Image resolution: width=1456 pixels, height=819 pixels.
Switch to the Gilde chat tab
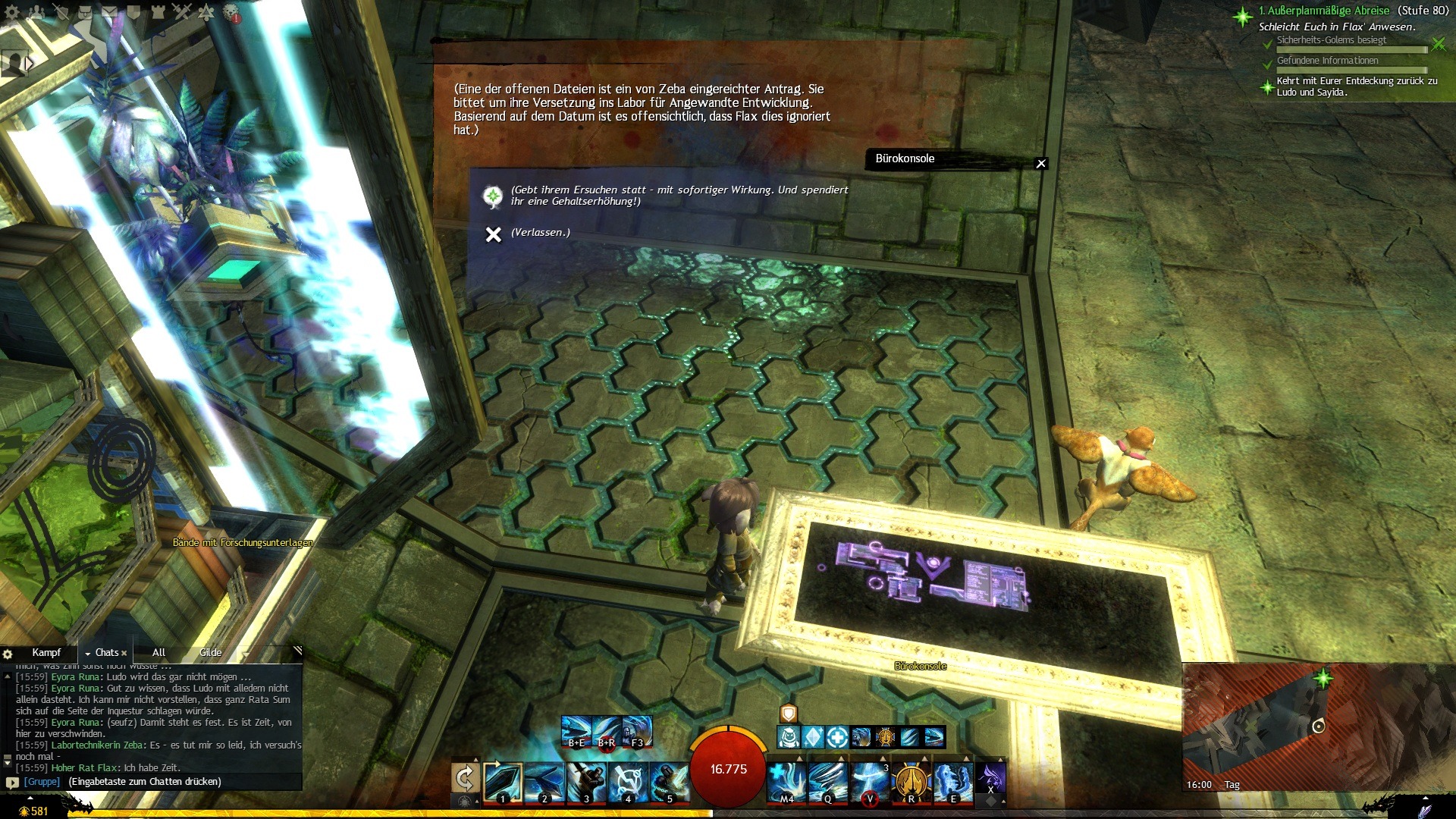210,652
